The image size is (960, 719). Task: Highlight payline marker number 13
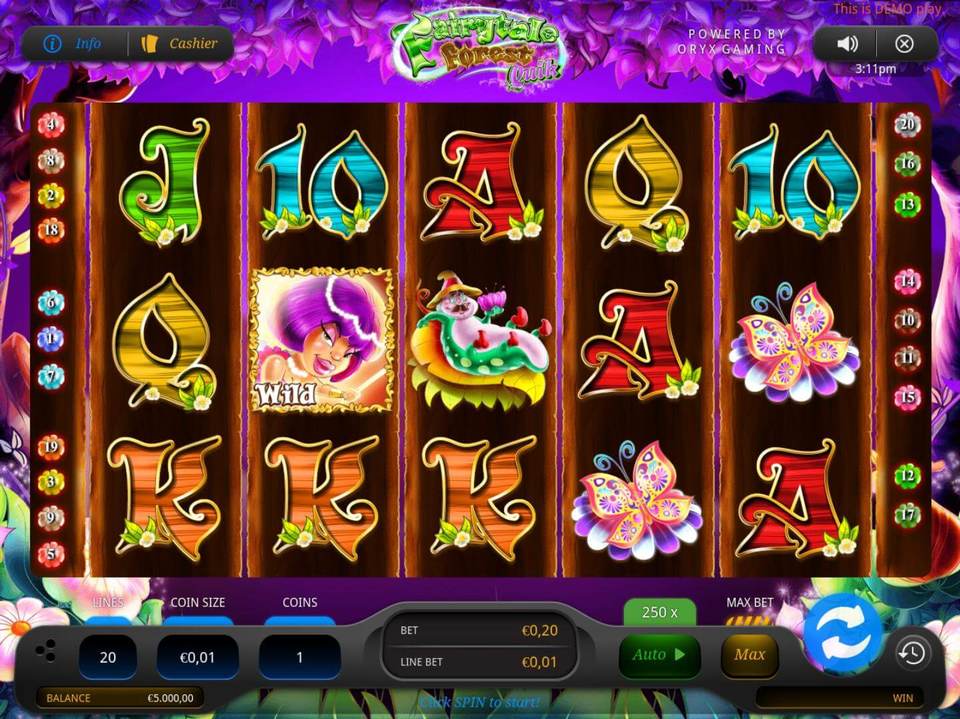(907, 205)
